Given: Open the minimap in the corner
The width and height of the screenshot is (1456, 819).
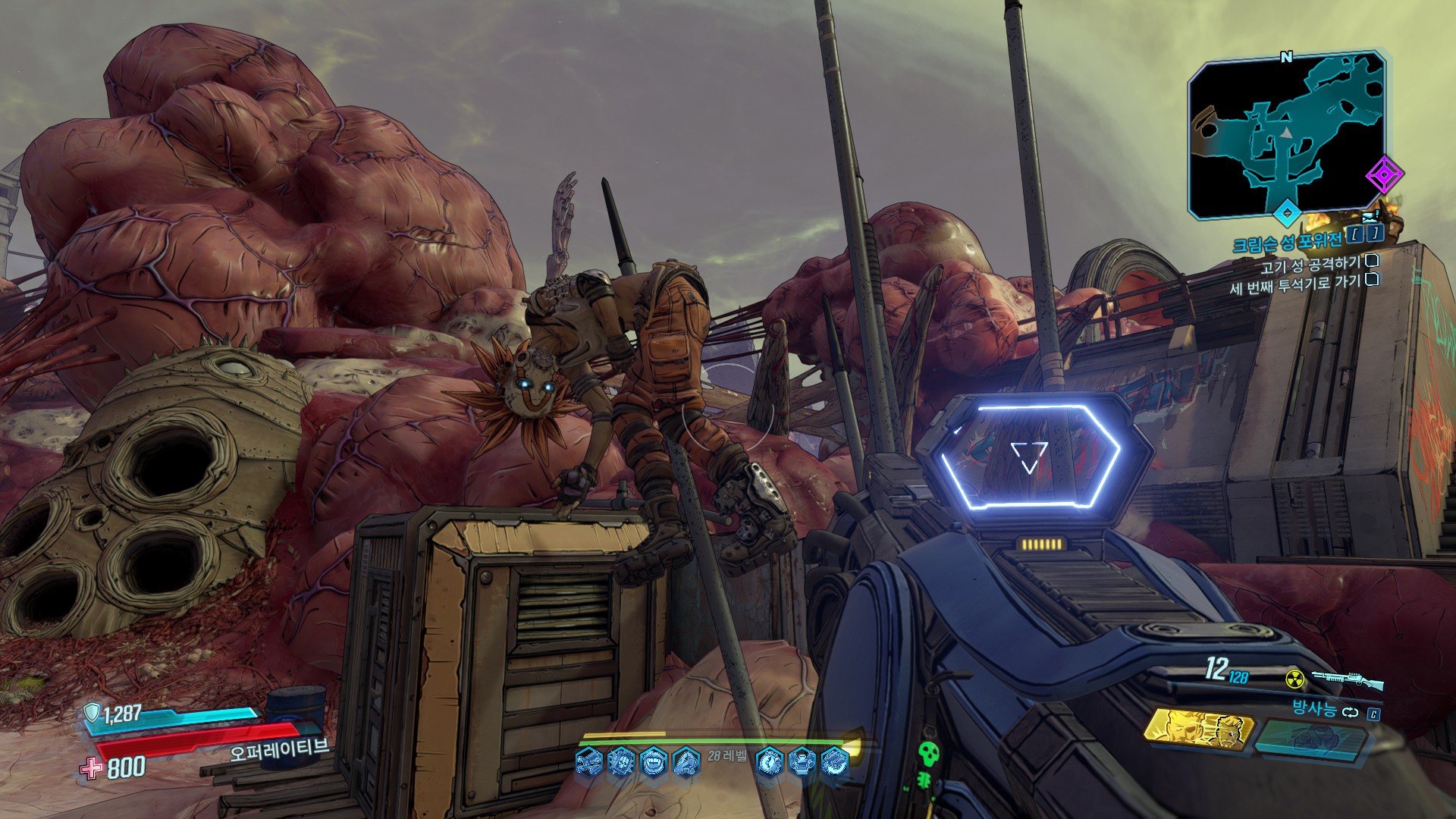Looking at the screenshot, I should coord(1287,138).
